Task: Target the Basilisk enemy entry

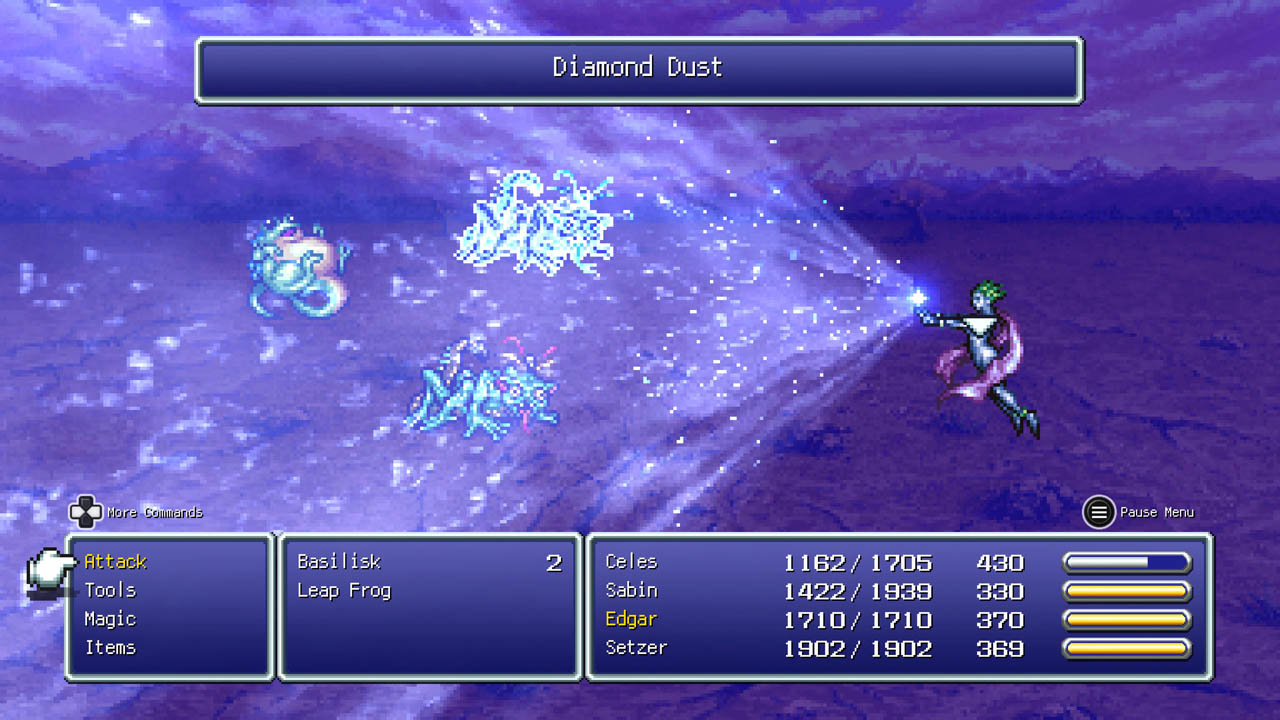Action: pos(339,562)
